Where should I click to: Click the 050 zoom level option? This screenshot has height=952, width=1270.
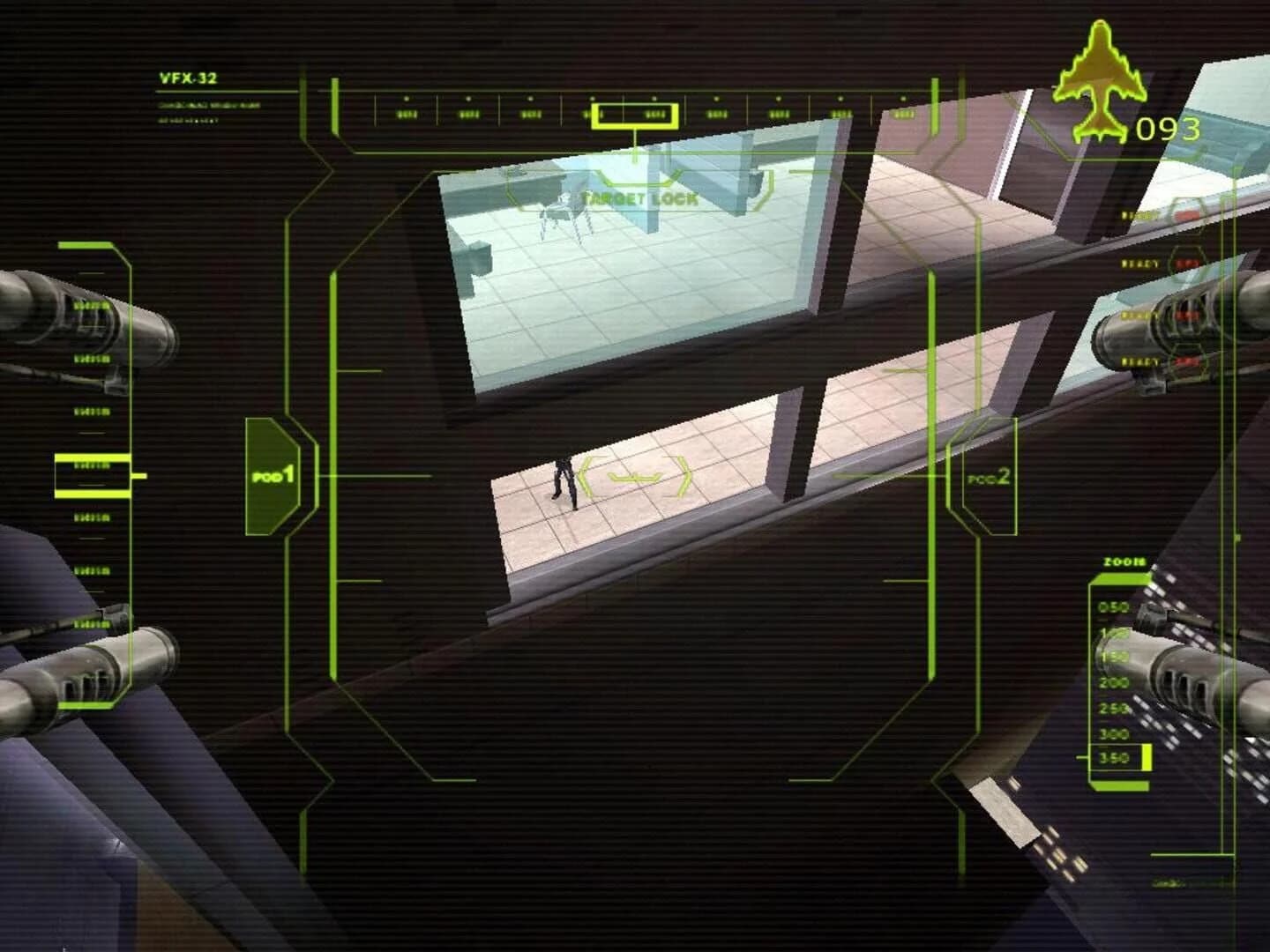(1115, 606)
